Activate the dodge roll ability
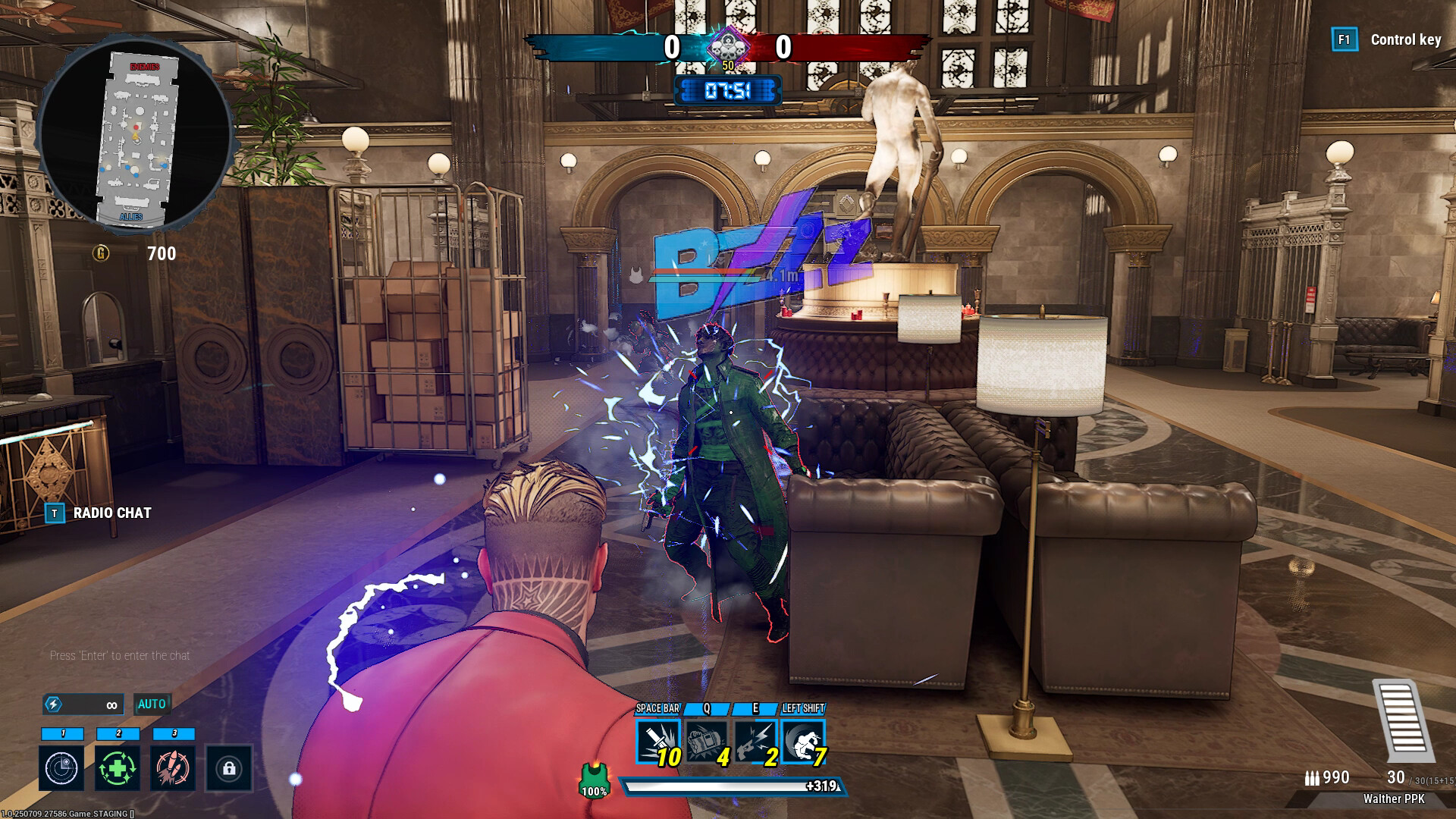 click(803, 741)
